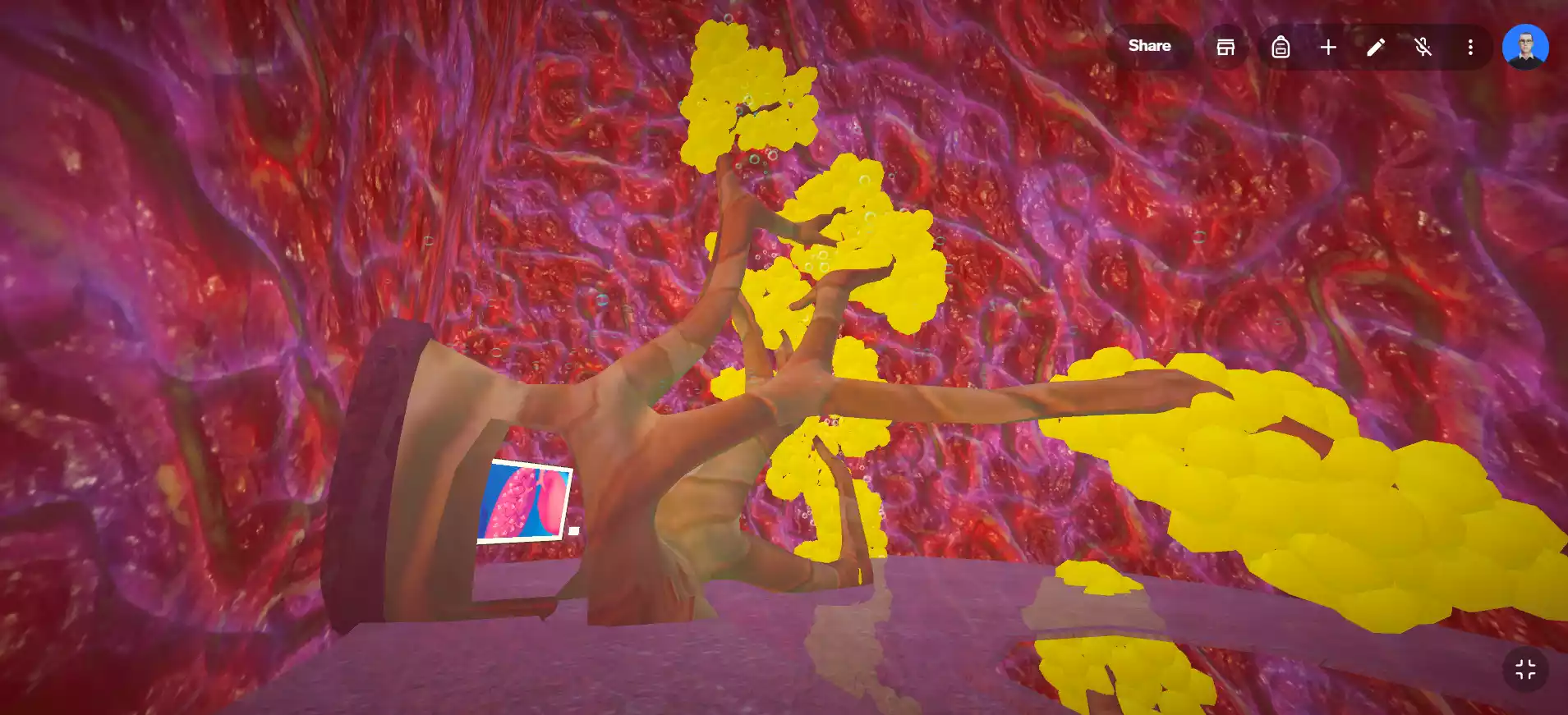Open the user avatar profile

[x=1525, y=46]
